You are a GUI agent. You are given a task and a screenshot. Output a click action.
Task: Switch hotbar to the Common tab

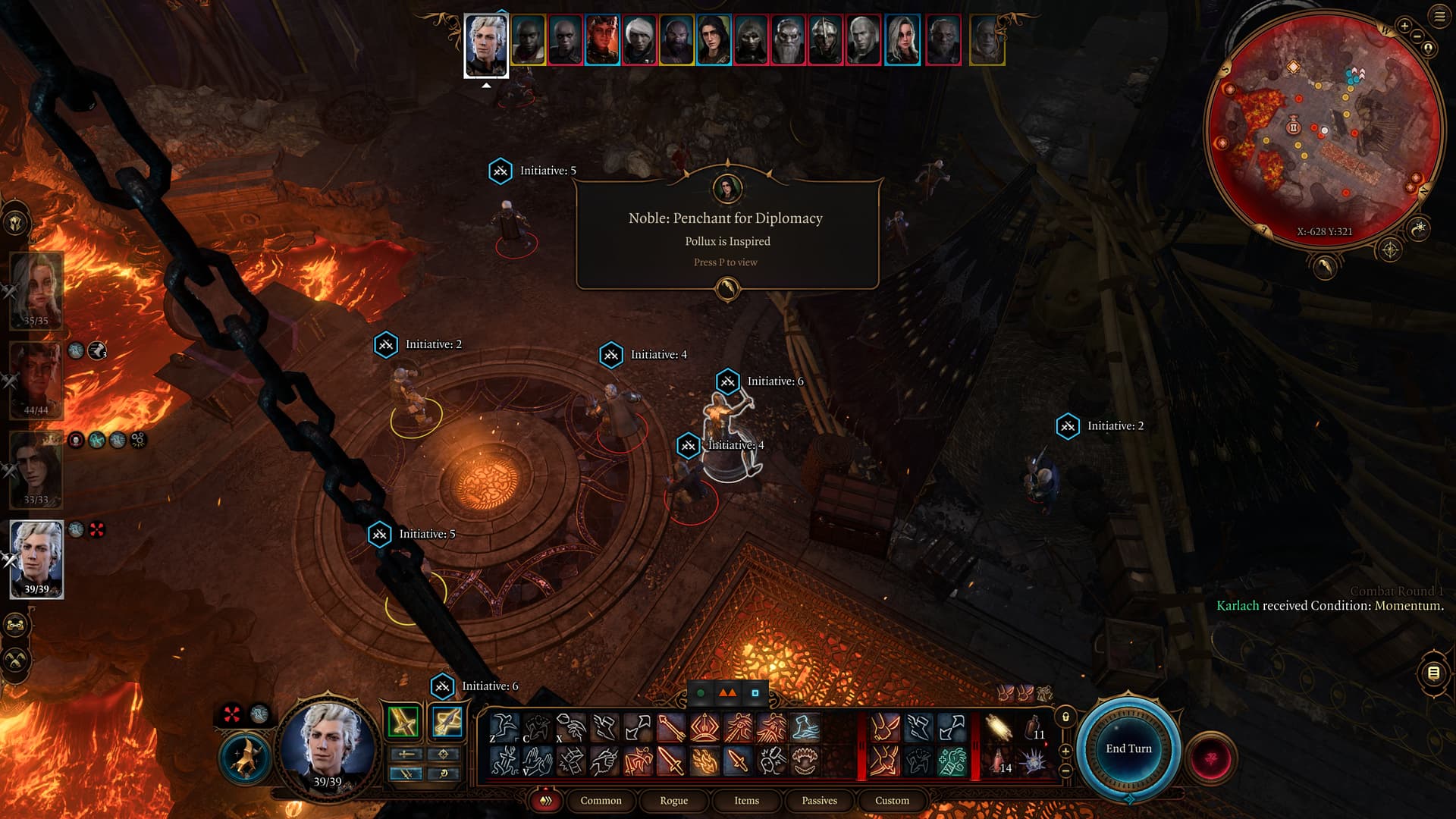(x=601, y=800)
